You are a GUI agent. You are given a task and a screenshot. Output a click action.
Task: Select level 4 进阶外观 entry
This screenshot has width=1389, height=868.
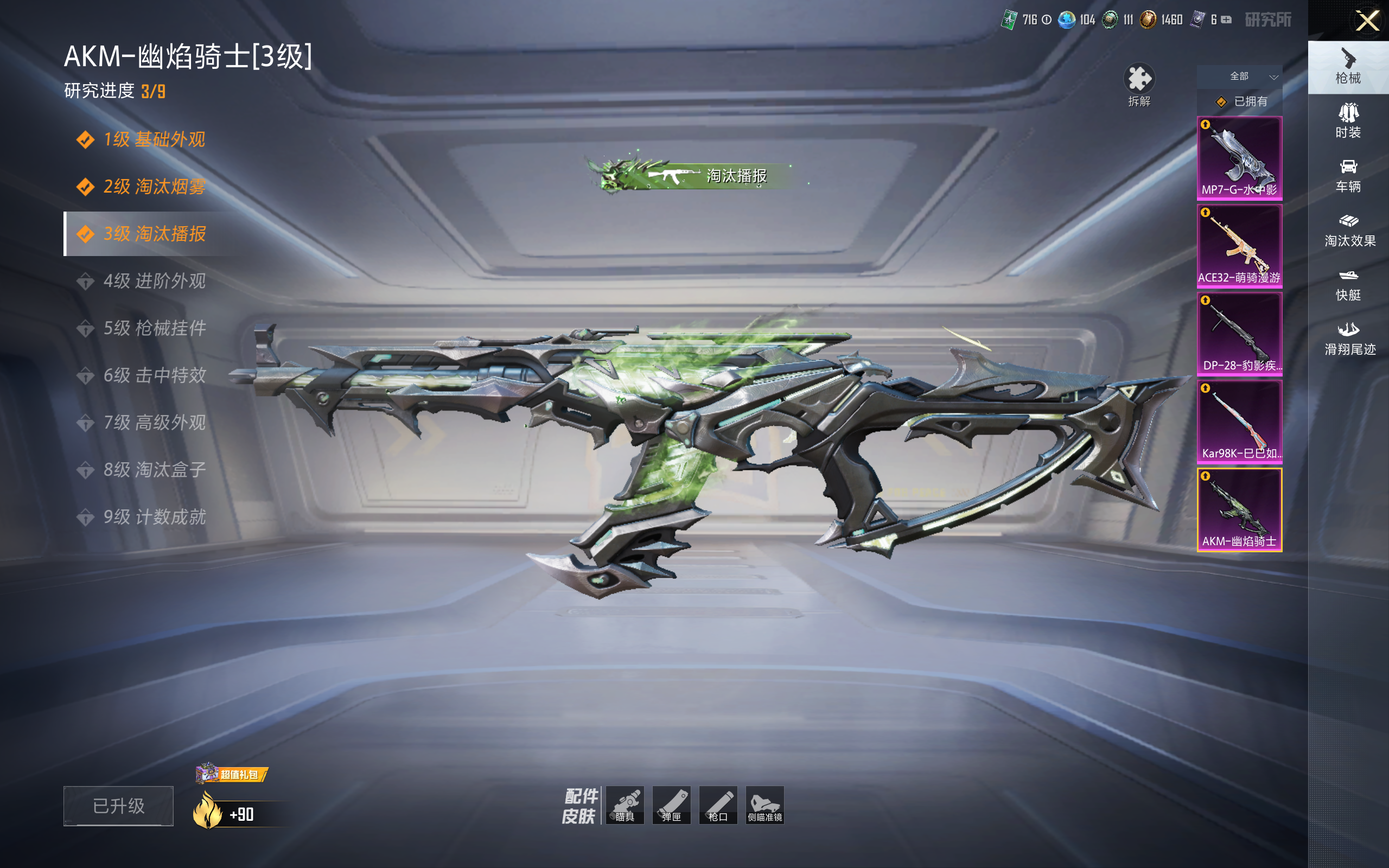tap(154, 280)
